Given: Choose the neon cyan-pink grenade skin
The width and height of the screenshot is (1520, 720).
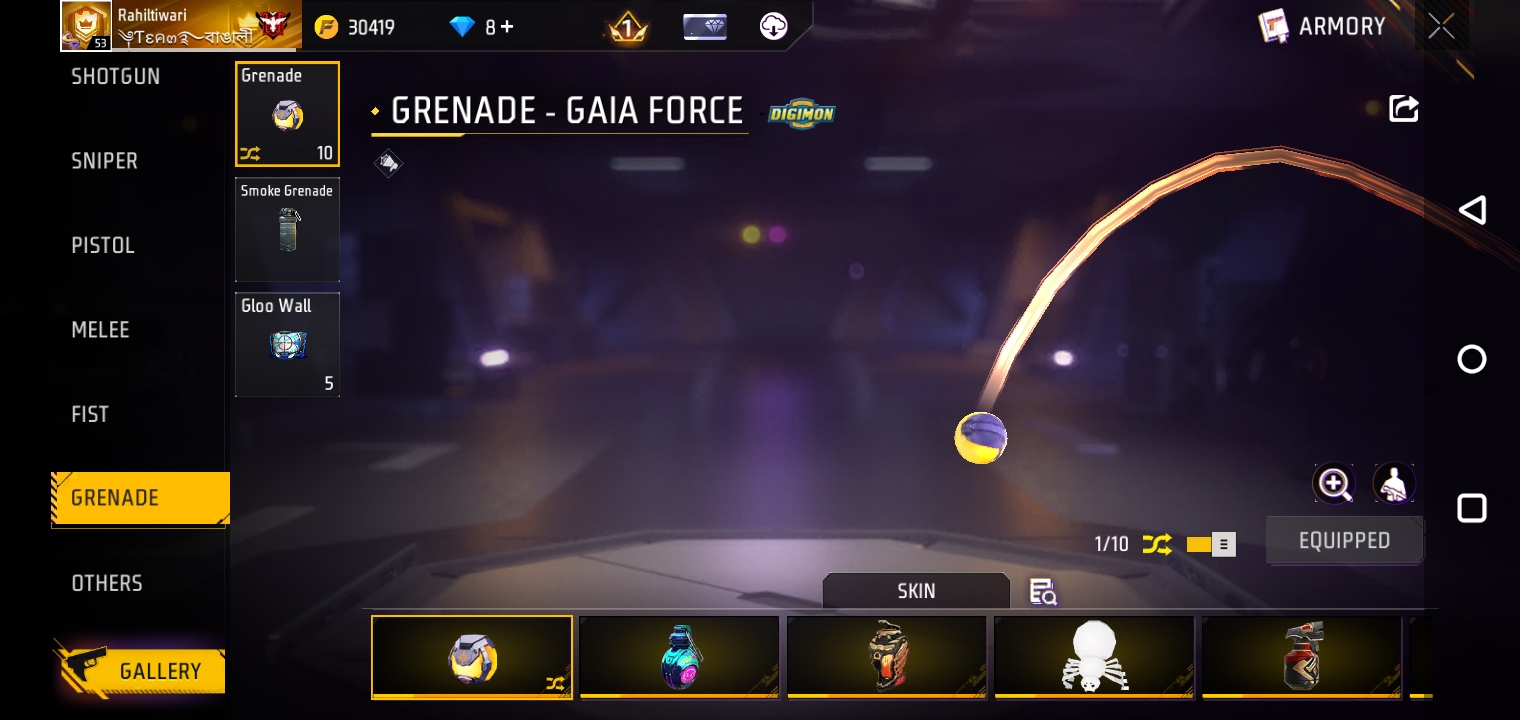Looking at the screenshot, I should [679, 656].
